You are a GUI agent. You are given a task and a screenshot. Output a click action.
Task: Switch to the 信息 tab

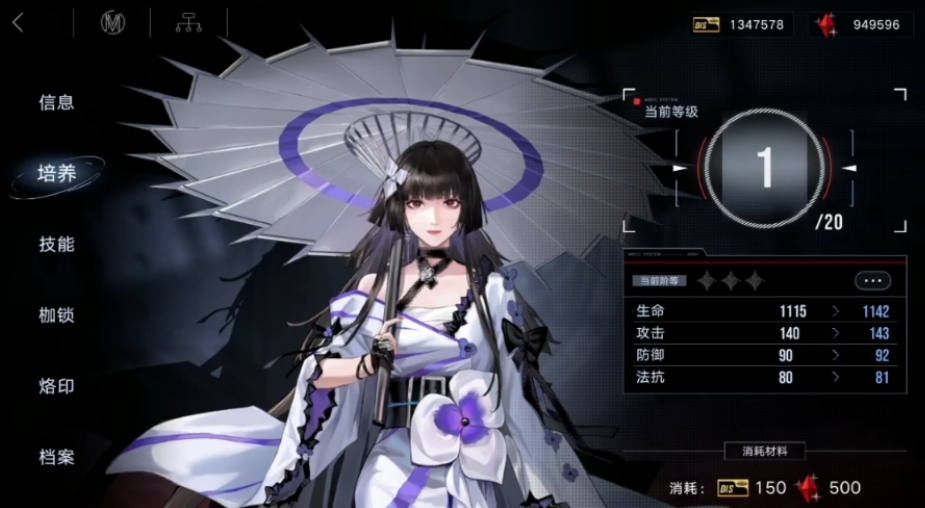tap(57, 102)
